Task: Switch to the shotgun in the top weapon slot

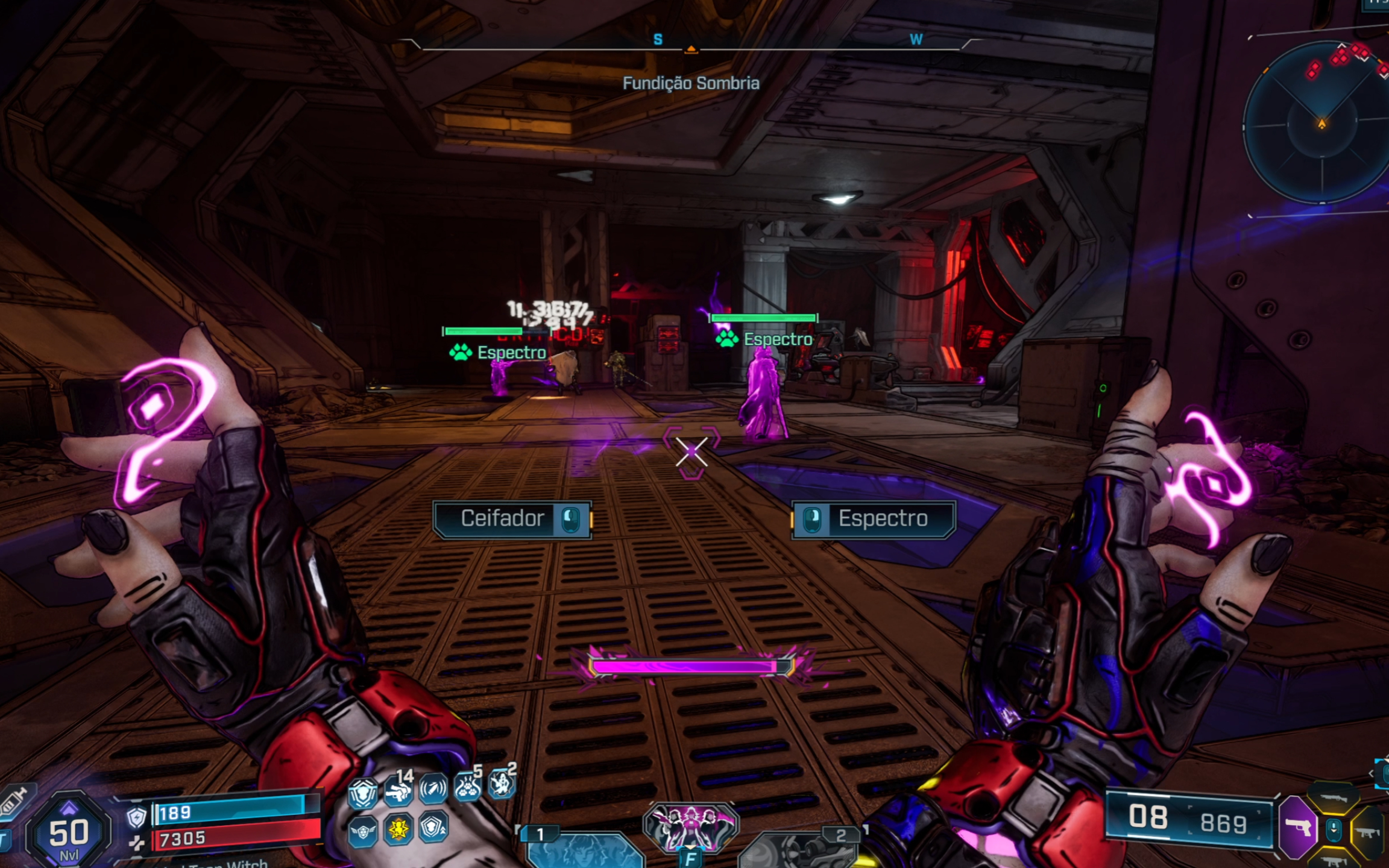Action: click(x=1333, y=799)
